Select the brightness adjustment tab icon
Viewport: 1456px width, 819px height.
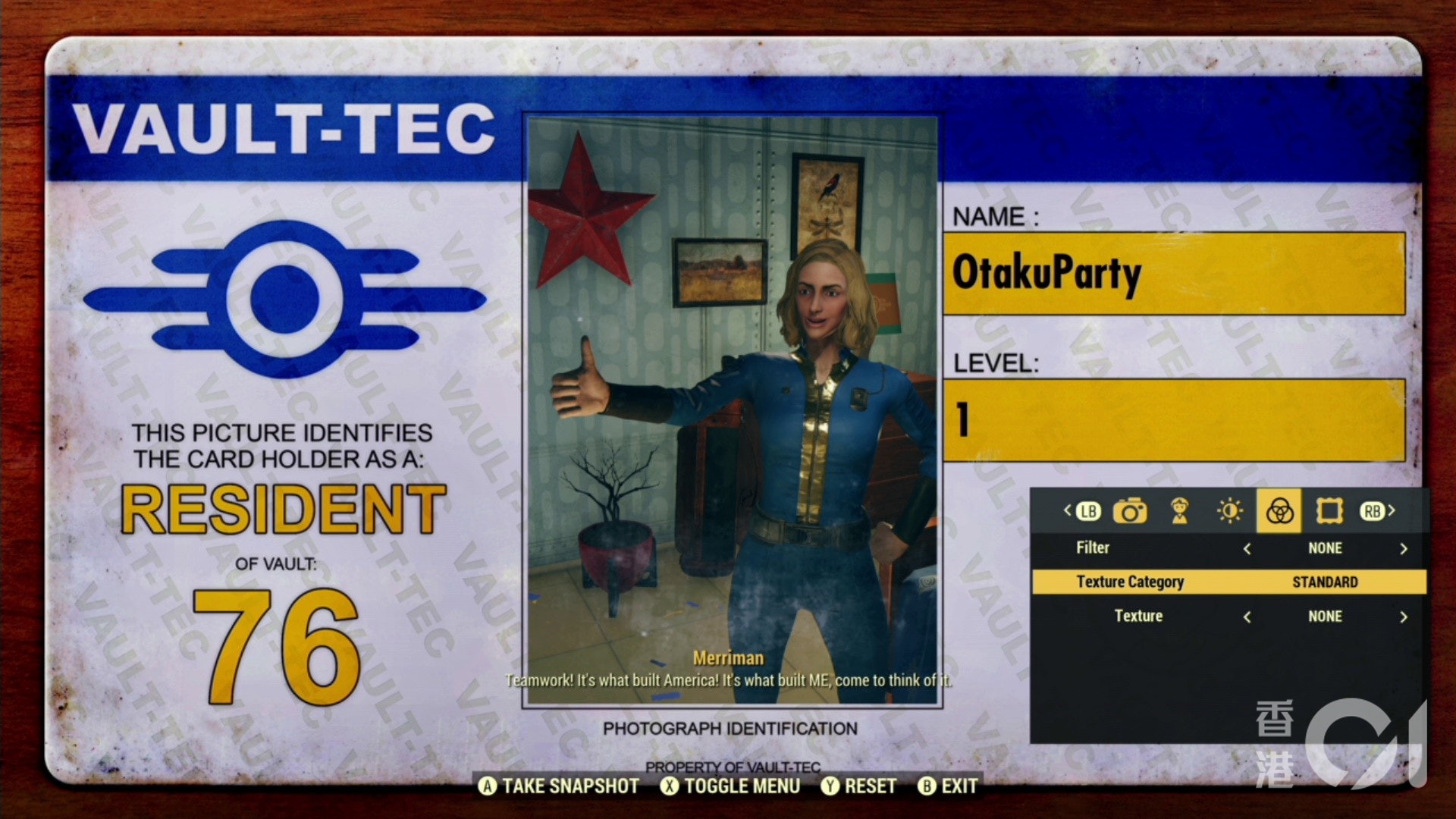[x=1228, y=510]
